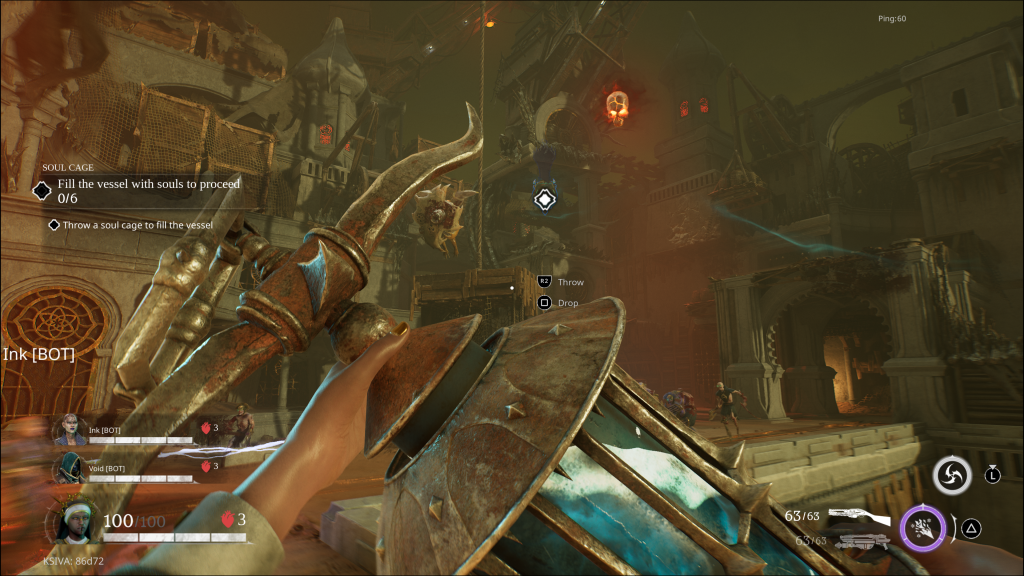Viewport: 1024px width, 576px height.
Task: Activate the white swirling blades ability
Action: point(951,476)
